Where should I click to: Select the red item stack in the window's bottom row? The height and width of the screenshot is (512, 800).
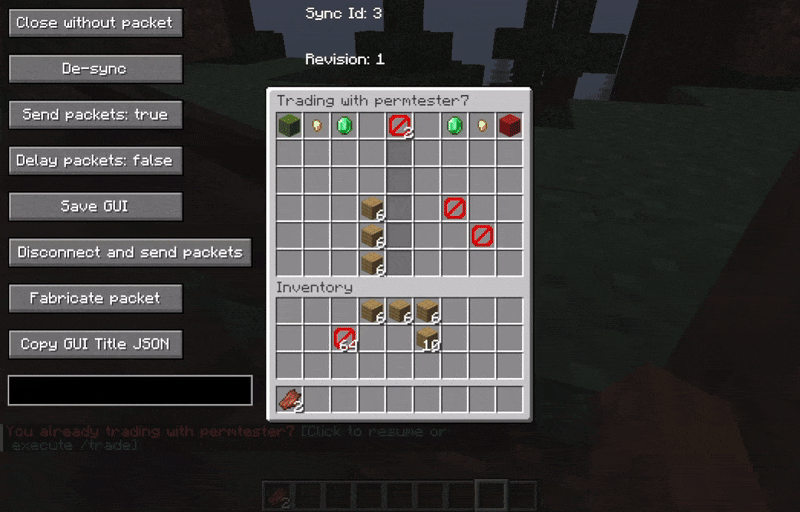point(289,400)
